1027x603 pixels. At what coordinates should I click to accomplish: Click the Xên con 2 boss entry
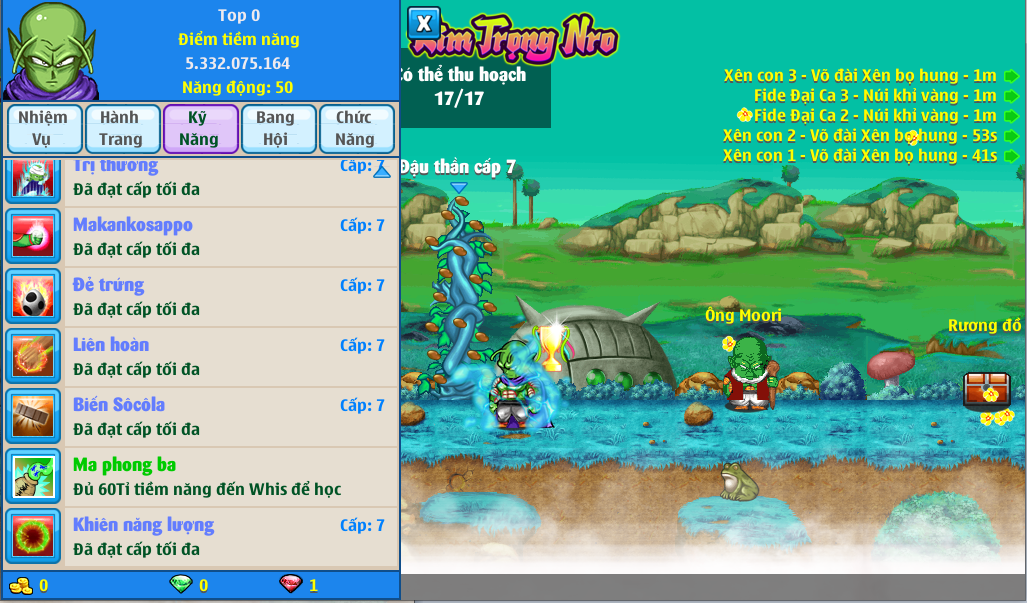[860, 136]
